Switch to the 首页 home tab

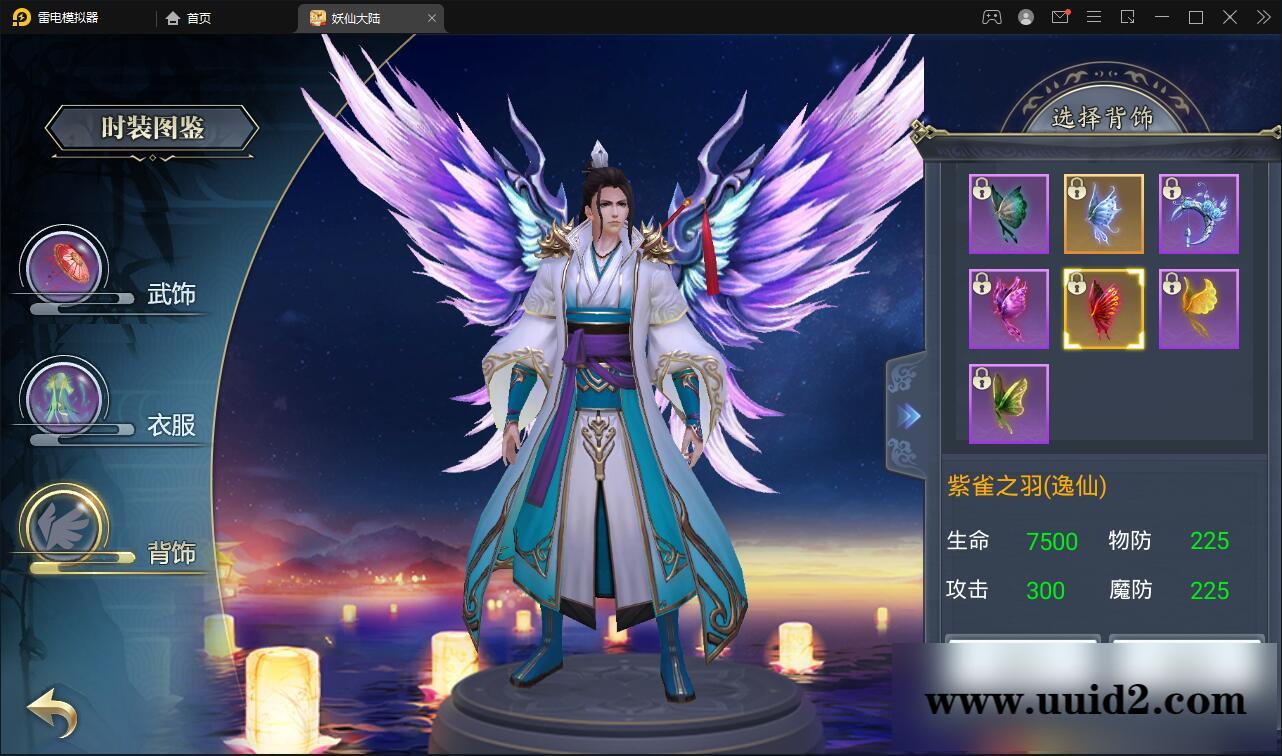point(186,17)
